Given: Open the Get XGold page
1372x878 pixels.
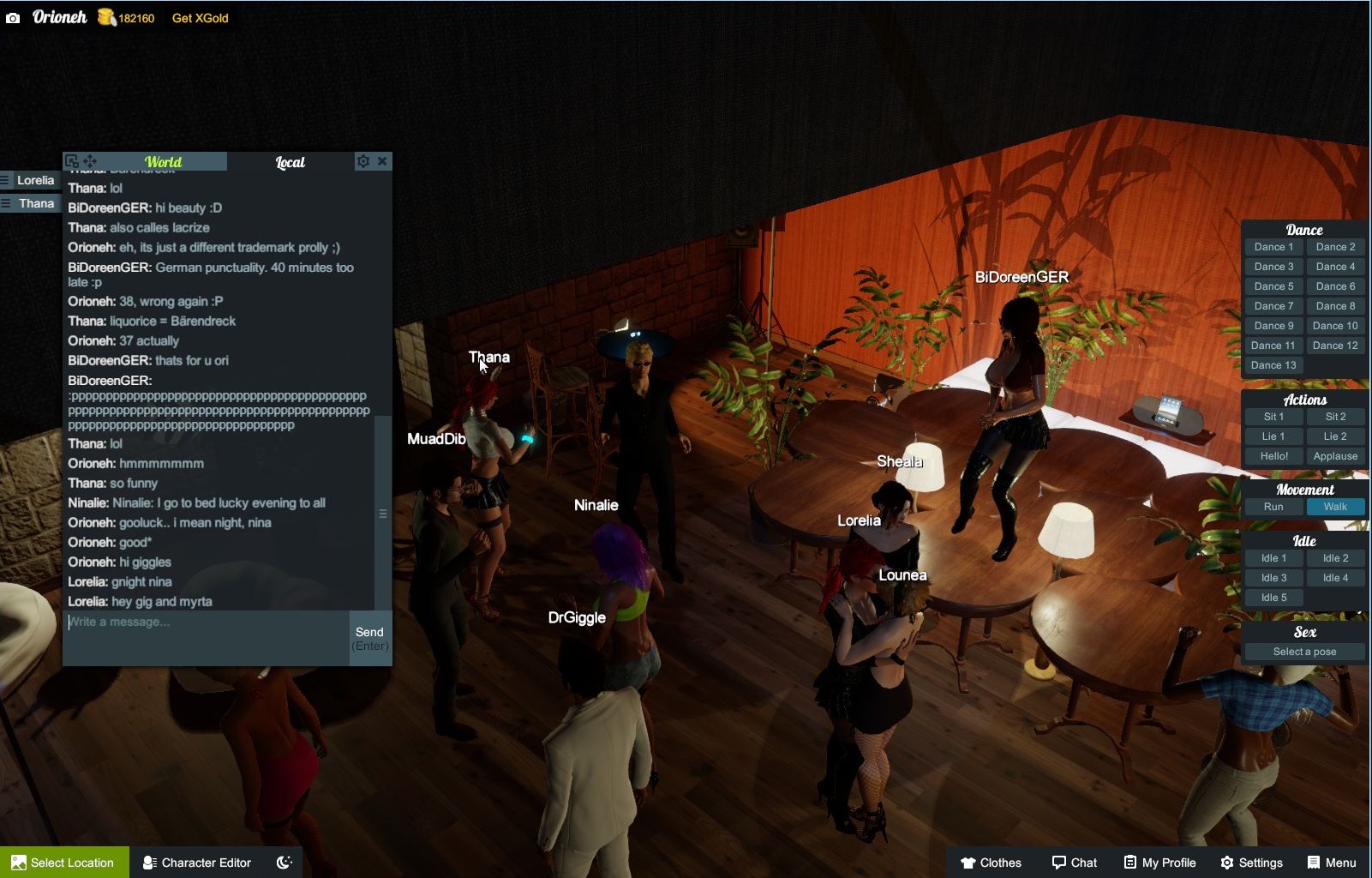Looking at the screenshot, I should (200, 18).
